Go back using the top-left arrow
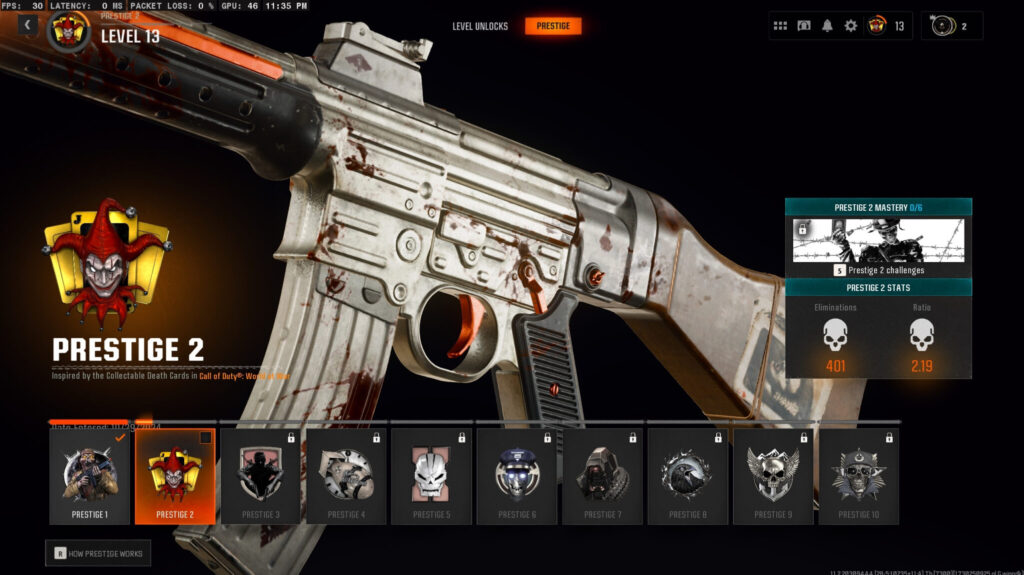The height and width of the screenshot is (575, 1024). click(27, 25)
